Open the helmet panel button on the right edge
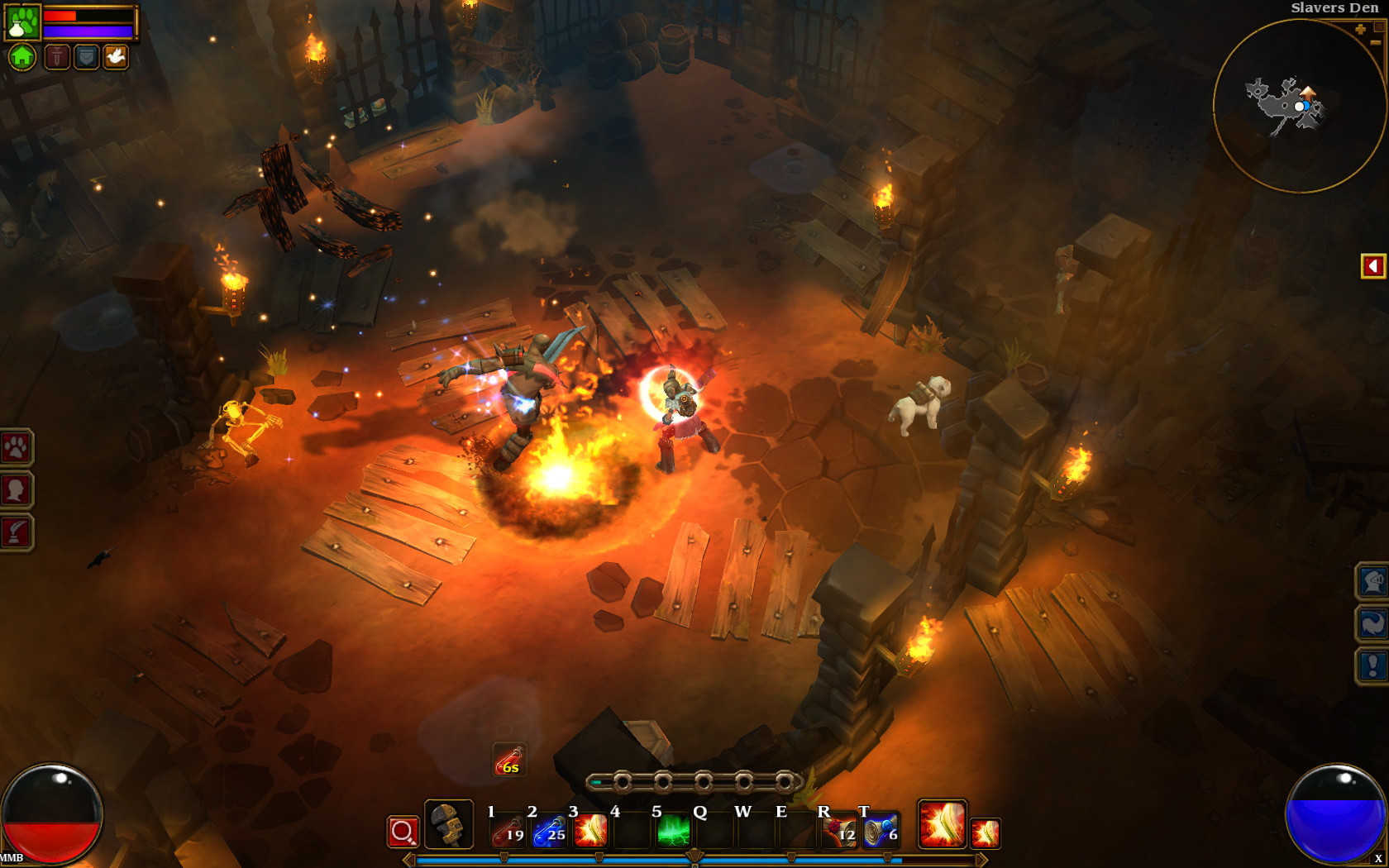This screenshot has width=1389, height=868. coord(1372,581)
